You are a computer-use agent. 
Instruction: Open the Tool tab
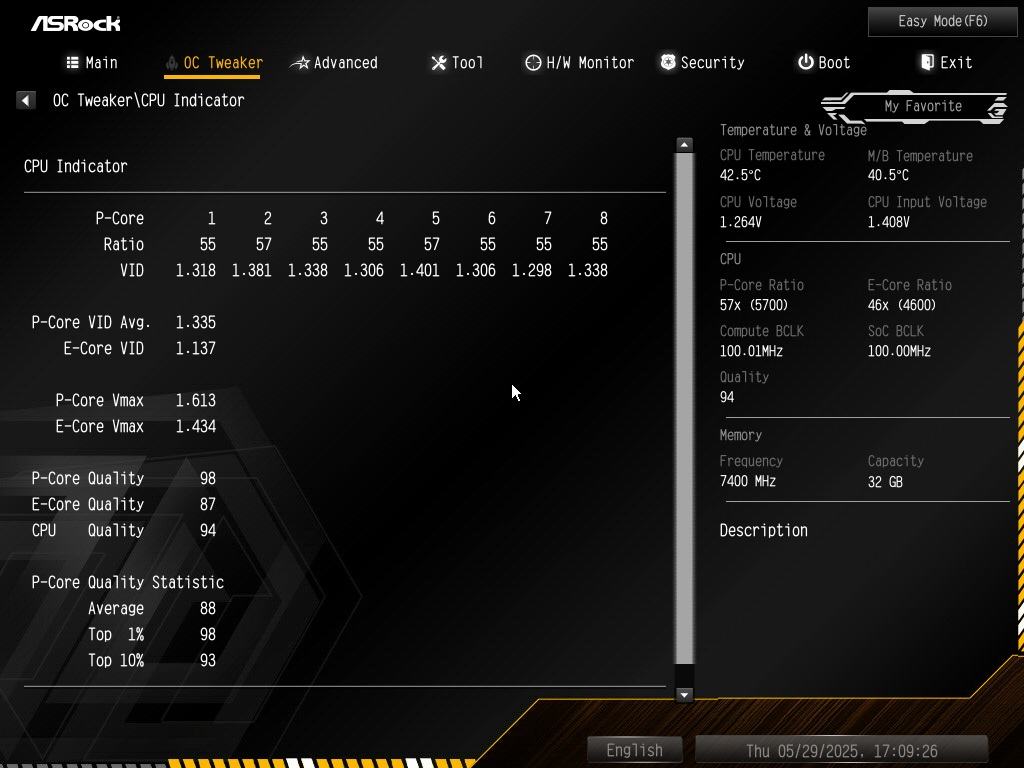pyautogui.click(x=457, y=62)
